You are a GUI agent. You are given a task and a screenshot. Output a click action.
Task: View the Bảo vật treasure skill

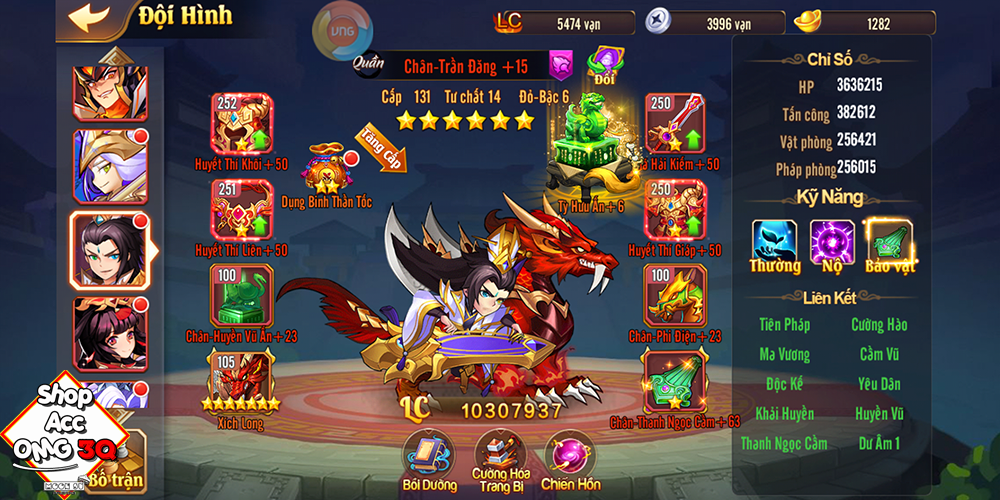(889, 243)
